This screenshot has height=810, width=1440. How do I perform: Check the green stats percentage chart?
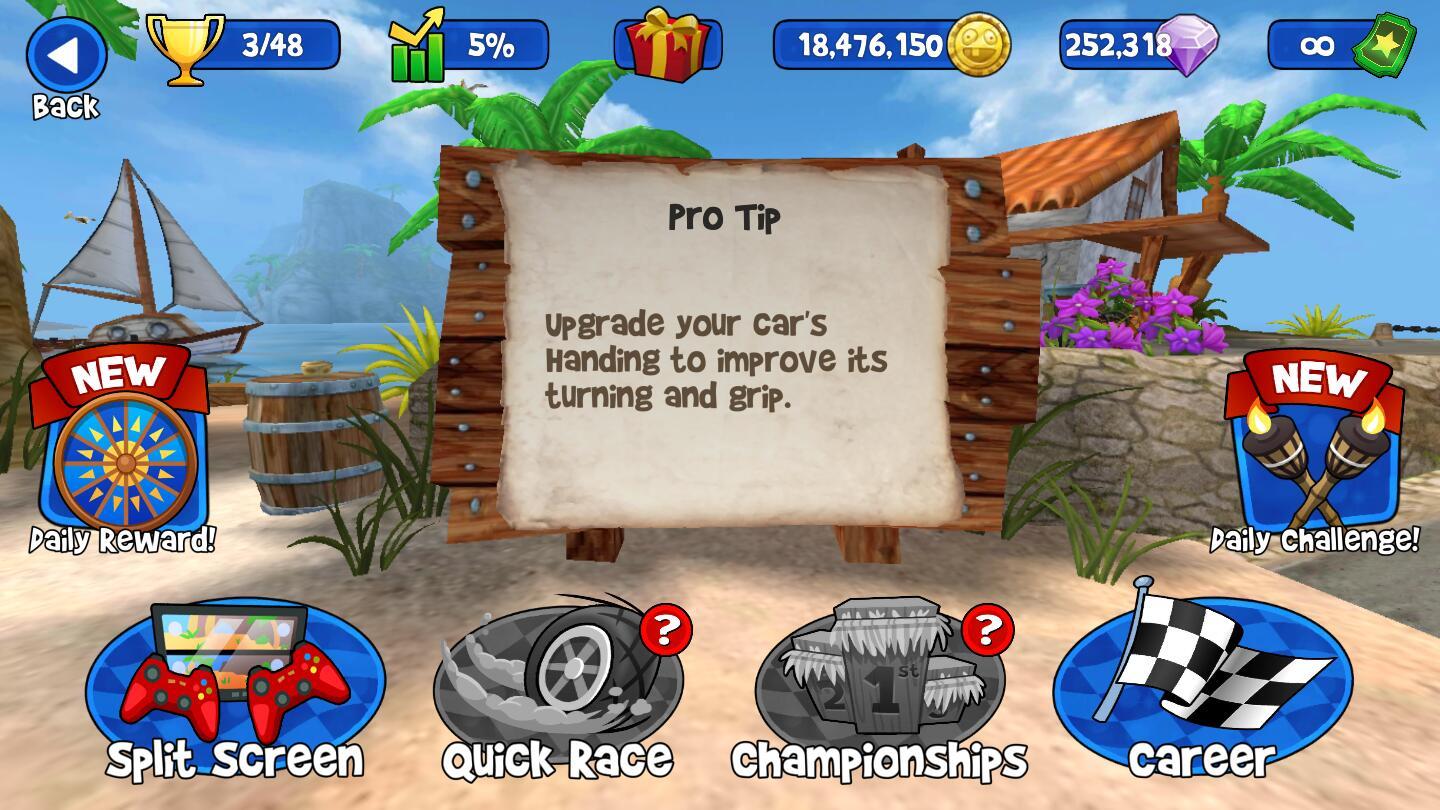(x=470, y=45)
